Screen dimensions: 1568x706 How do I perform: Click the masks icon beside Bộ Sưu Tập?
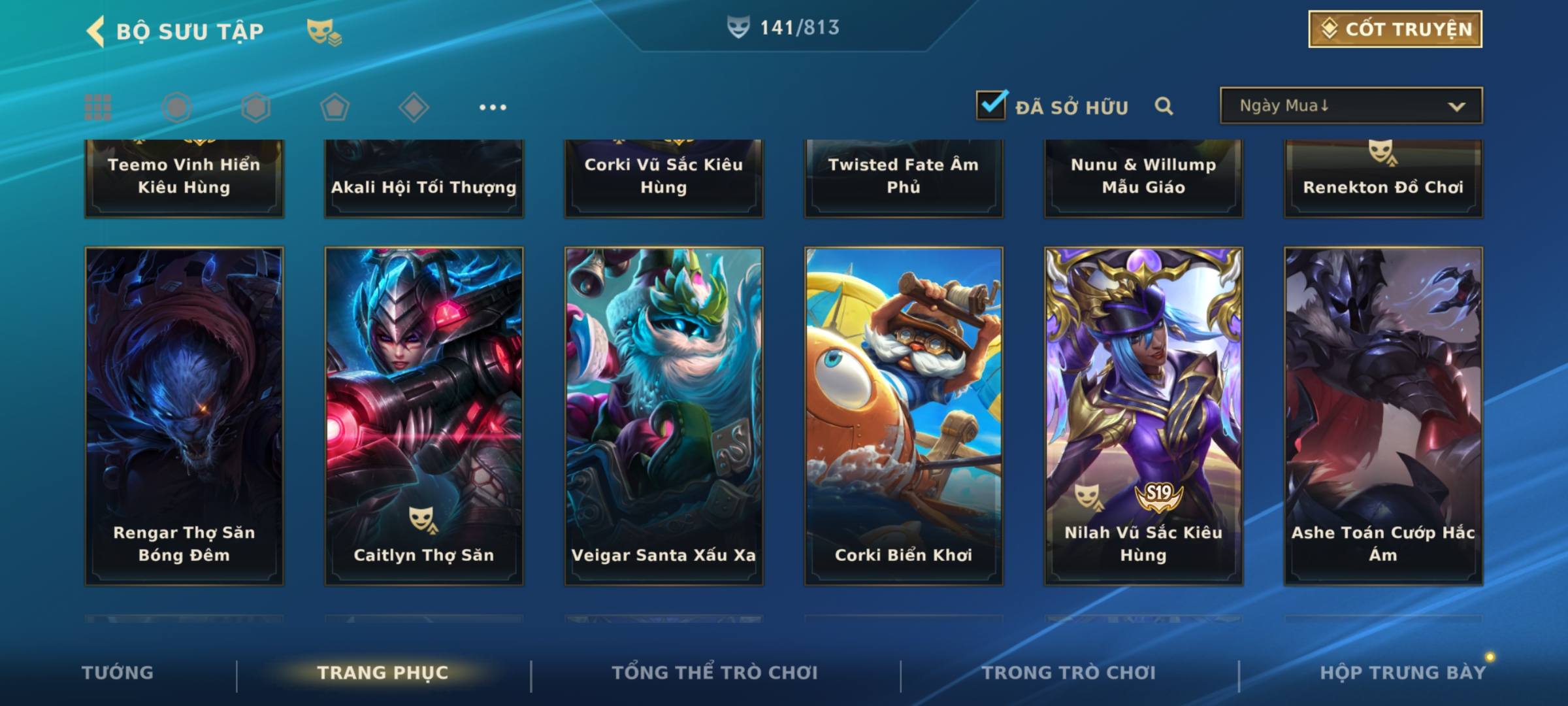323,31
